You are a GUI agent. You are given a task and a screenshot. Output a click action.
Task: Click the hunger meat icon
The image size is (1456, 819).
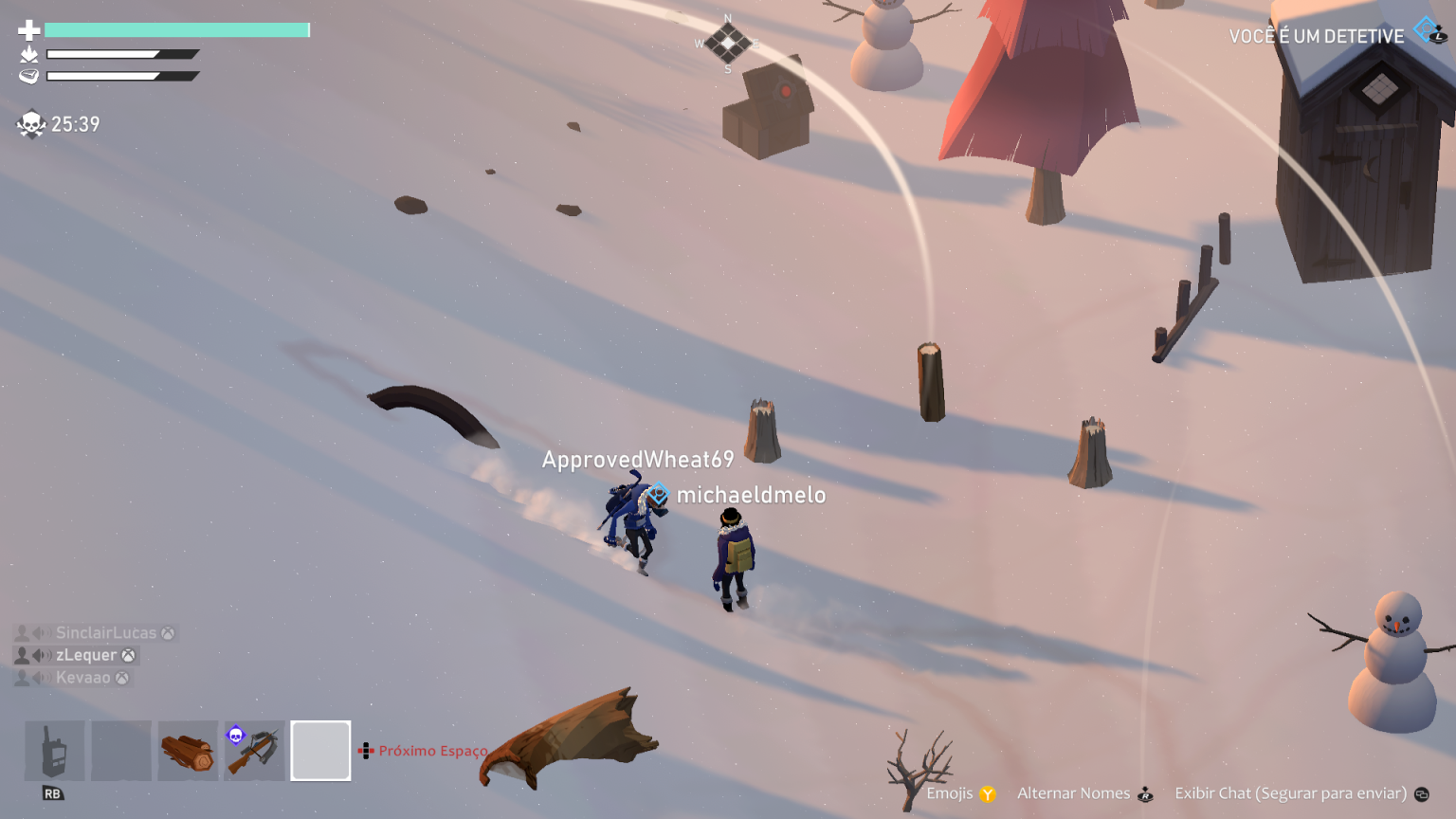26,76
